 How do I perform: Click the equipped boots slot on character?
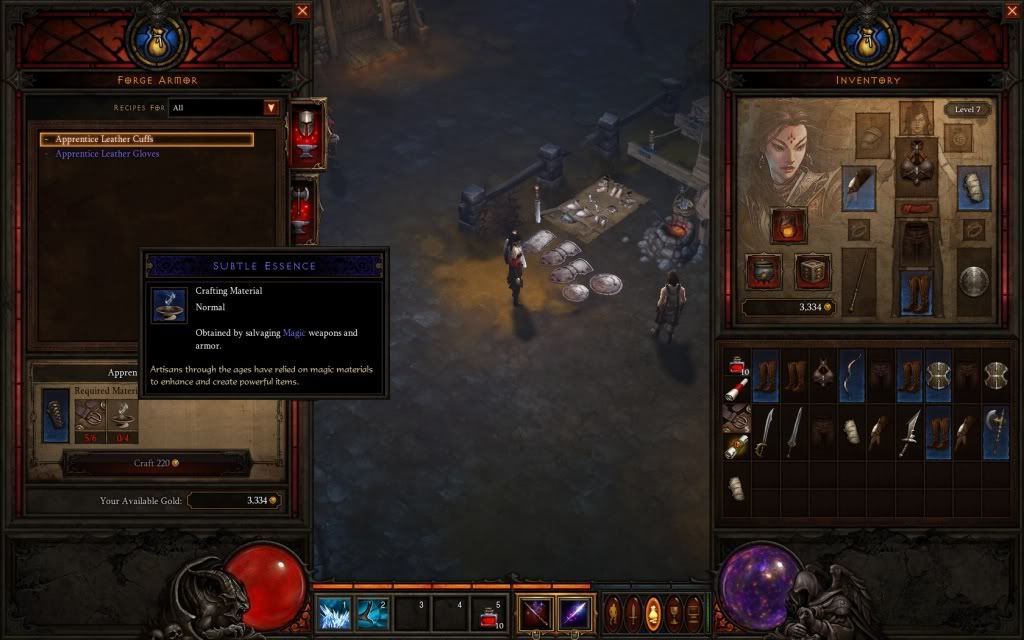point(915,290)
